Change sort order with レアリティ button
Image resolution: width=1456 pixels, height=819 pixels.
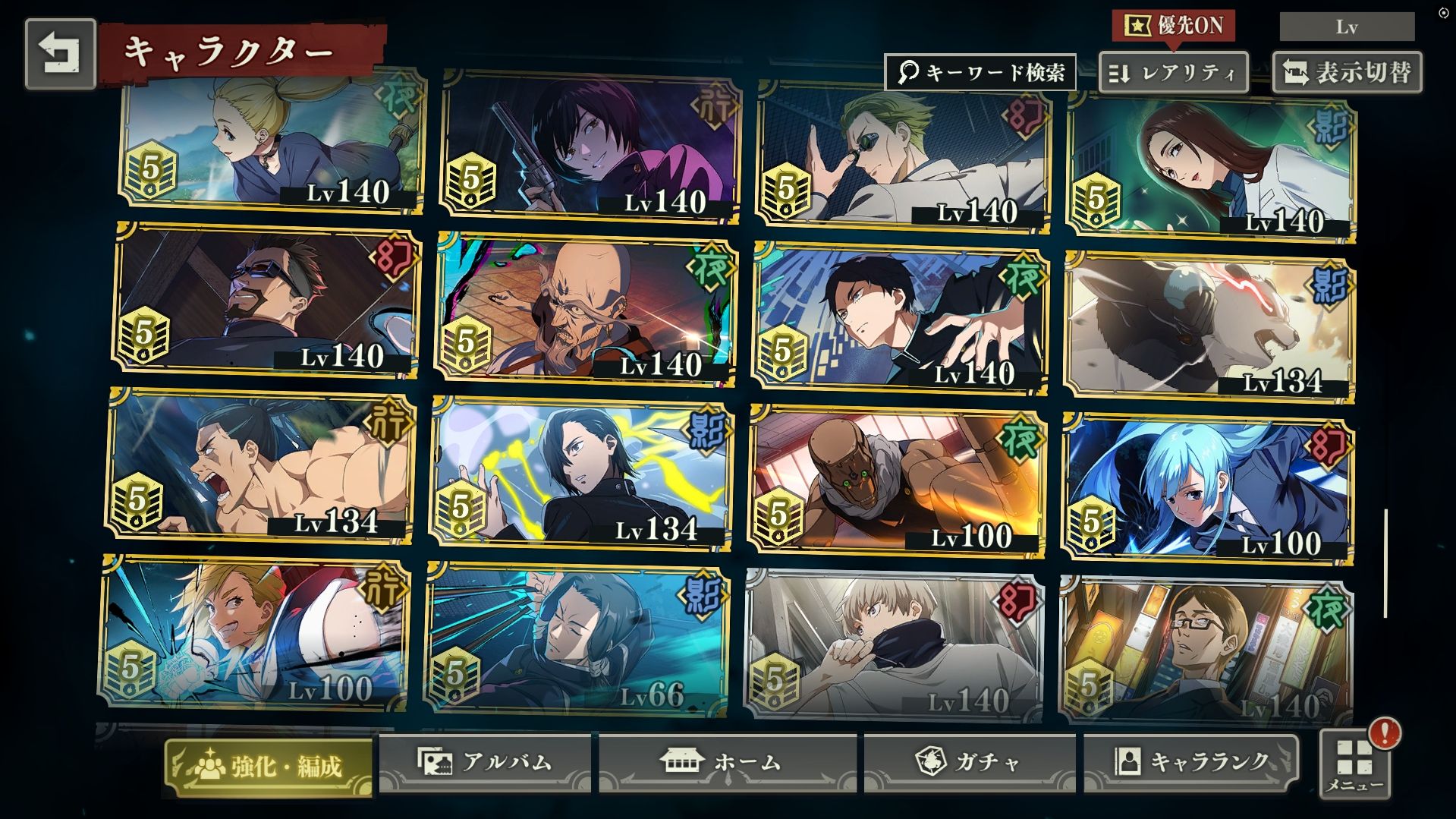pyautogui.click(x=1173, y=73)
